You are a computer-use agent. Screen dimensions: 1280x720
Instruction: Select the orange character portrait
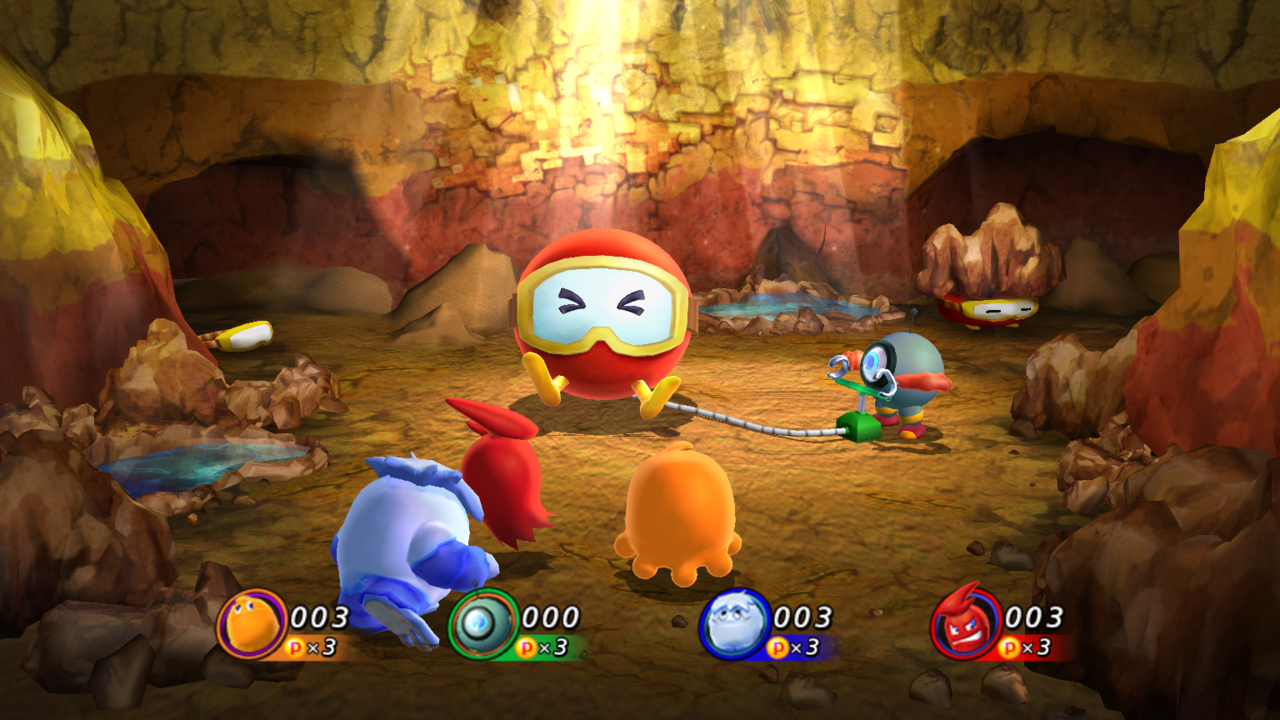click(x=251, y=624)
